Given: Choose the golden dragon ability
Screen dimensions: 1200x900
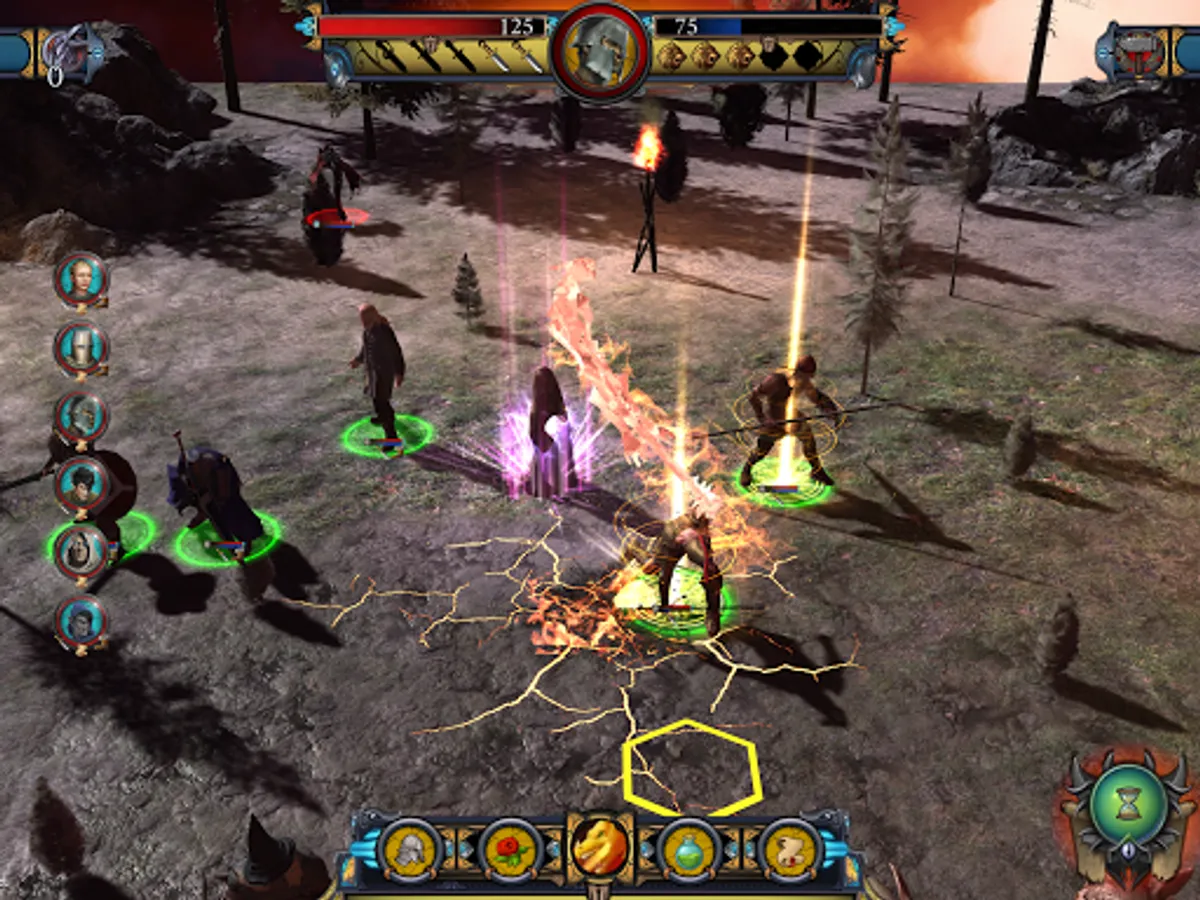Looking at the screenshot, I should point(600,846).
